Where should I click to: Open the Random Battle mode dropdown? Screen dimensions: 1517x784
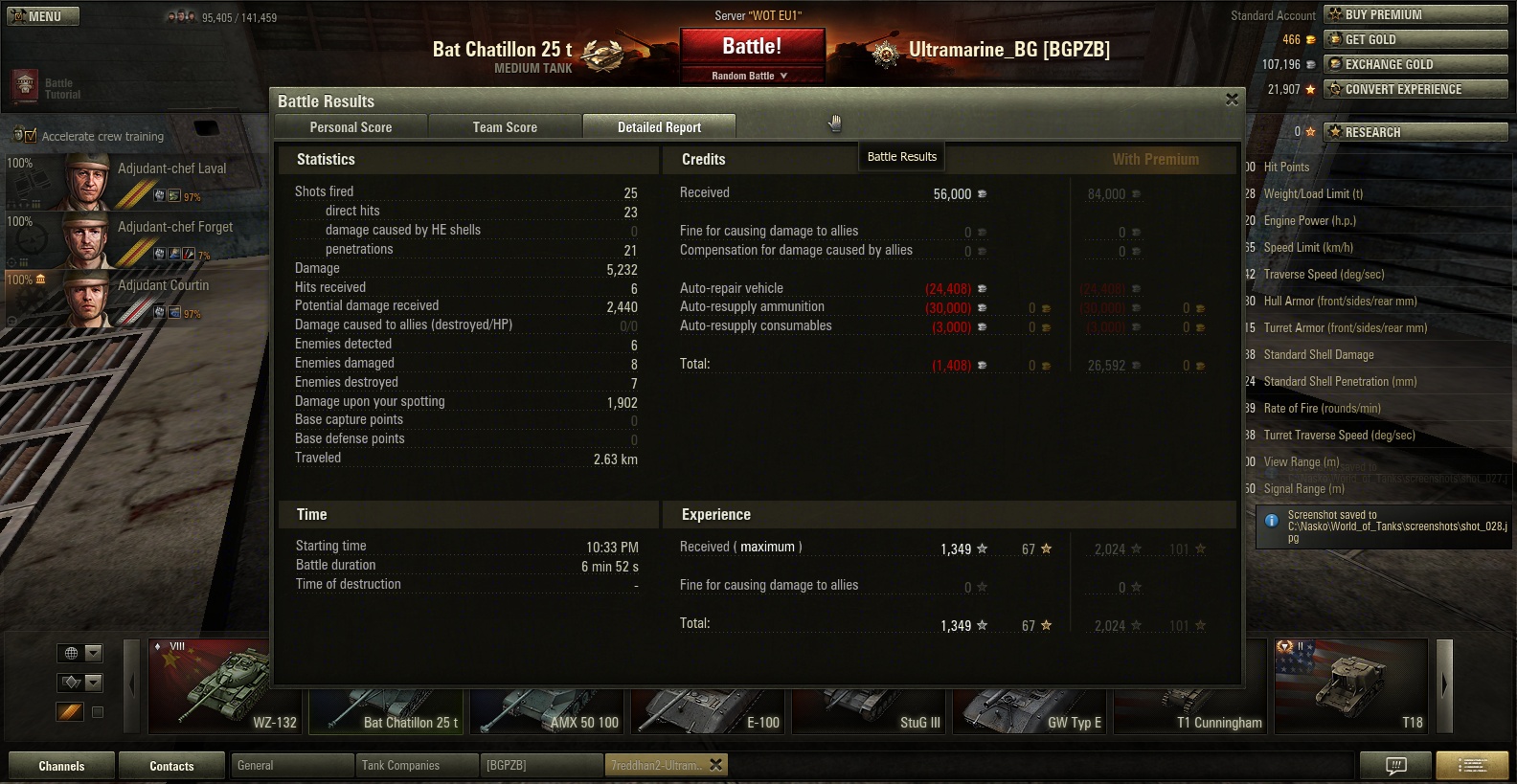tap(751, 76)
